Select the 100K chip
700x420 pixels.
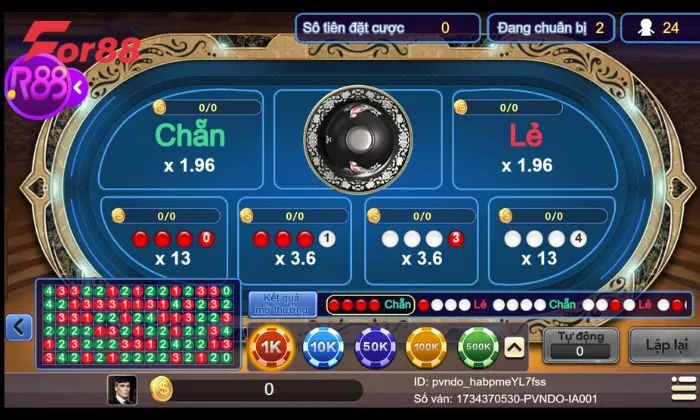click(427, 346)
